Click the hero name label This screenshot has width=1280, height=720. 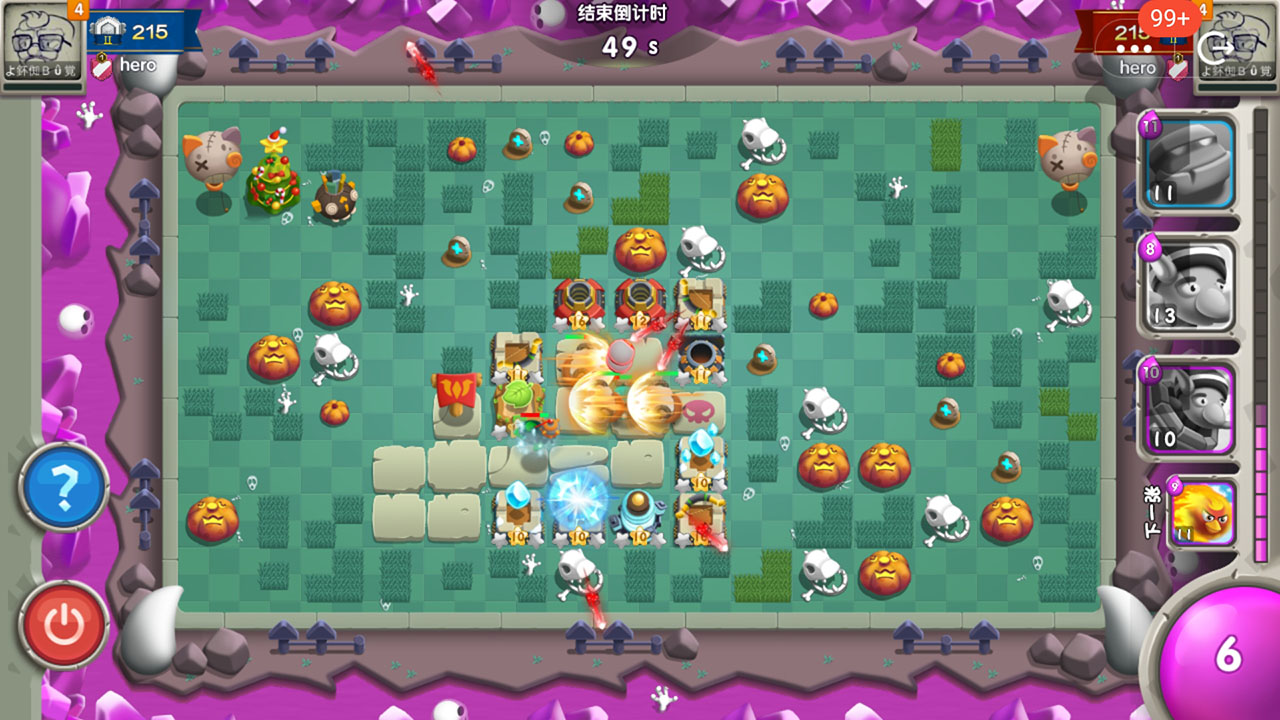tap(138, 63)
